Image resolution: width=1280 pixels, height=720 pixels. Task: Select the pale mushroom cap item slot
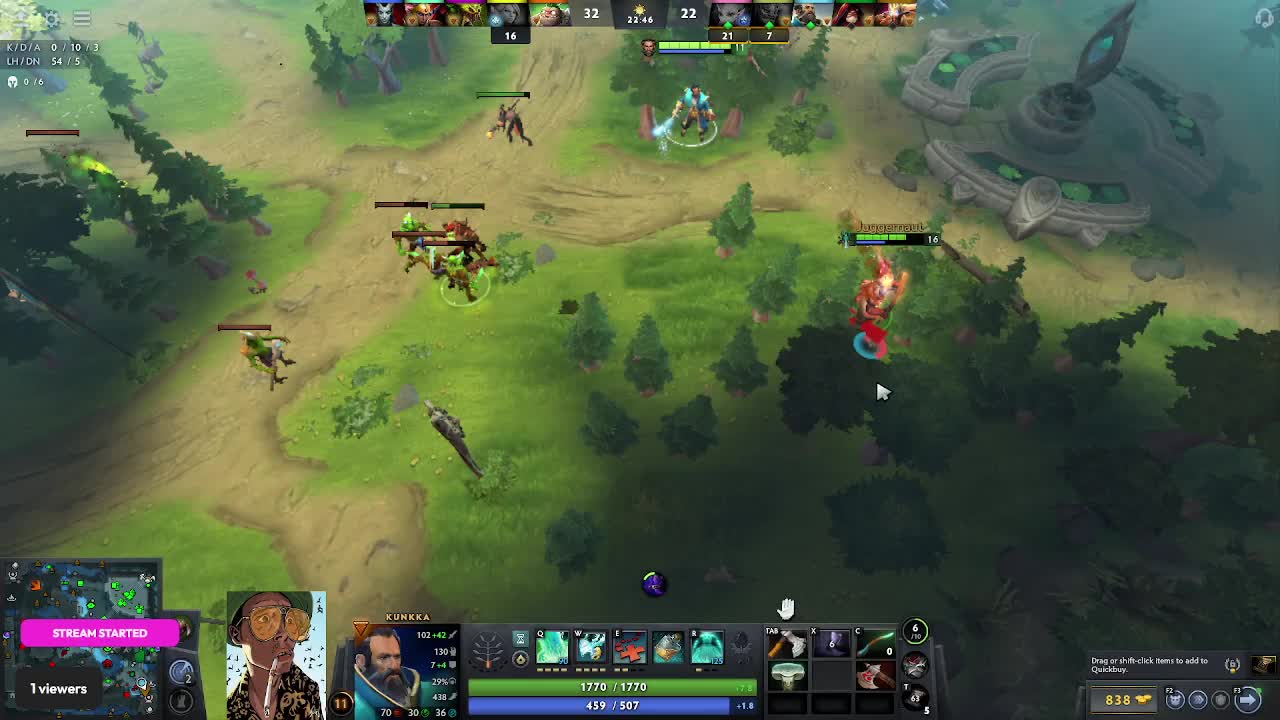(x=788, y=677)
